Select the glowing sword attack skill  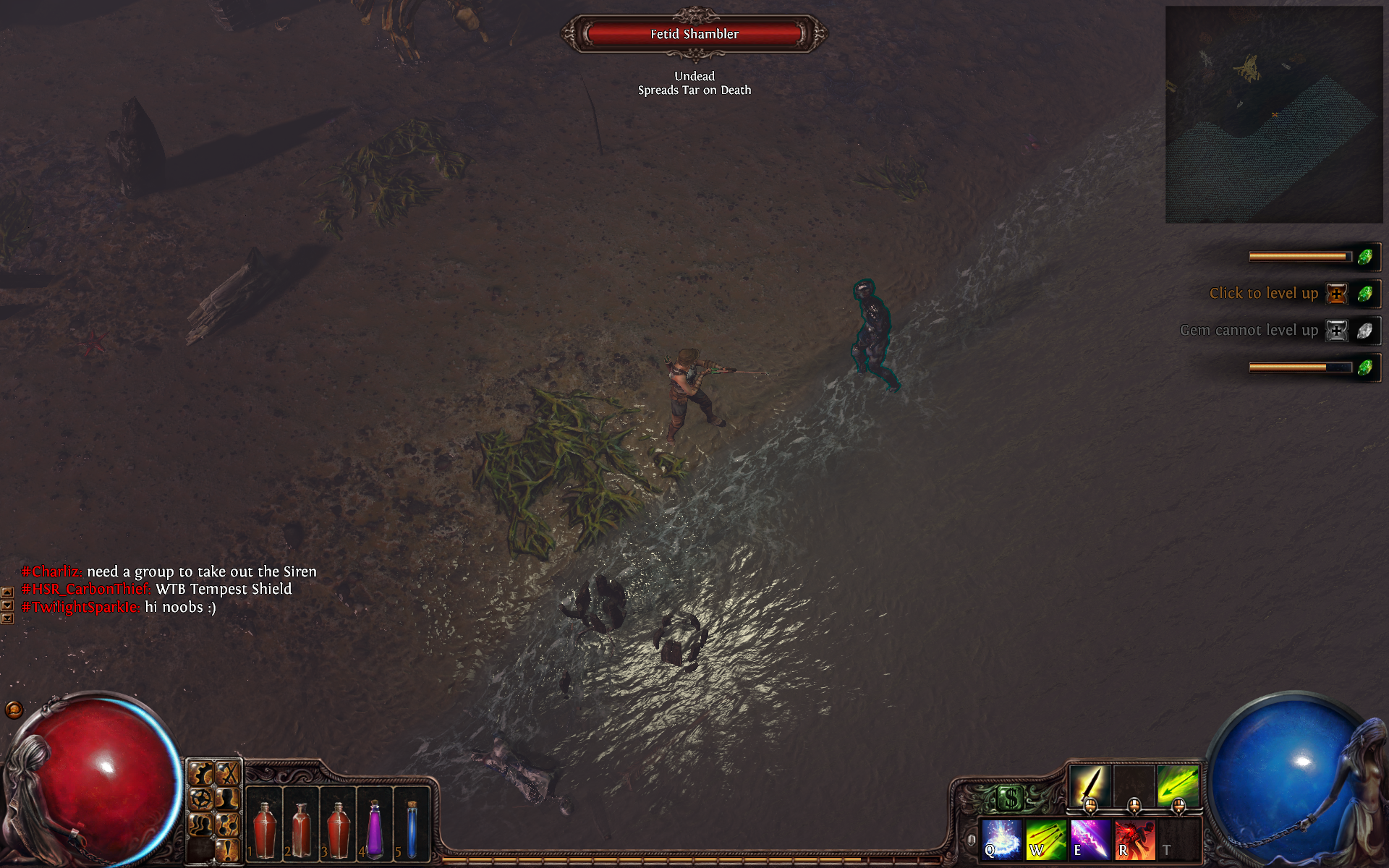pyautogui.click(x=1089, y=786)
